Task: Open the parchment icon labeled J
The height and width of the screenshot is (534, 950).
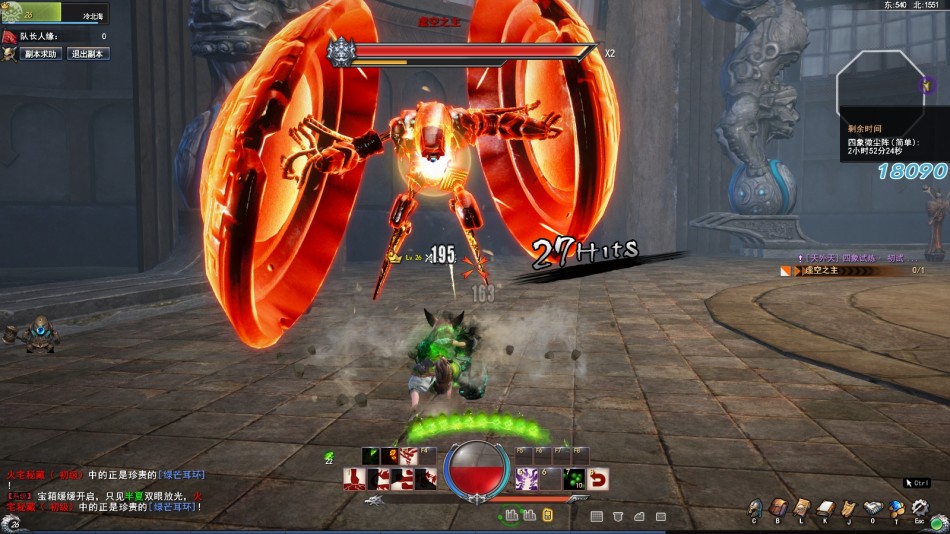Action: 848,508
